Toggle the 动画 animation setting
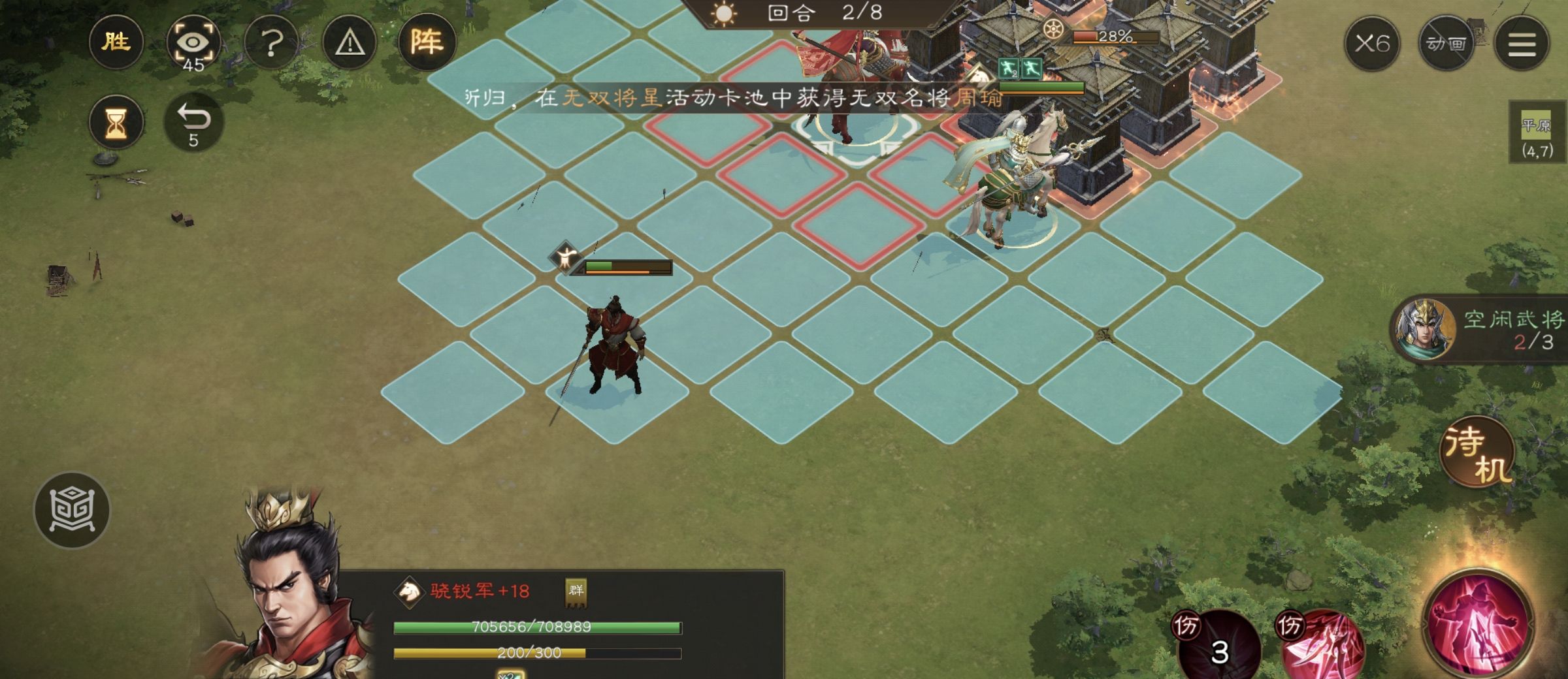 point(1446,44)
